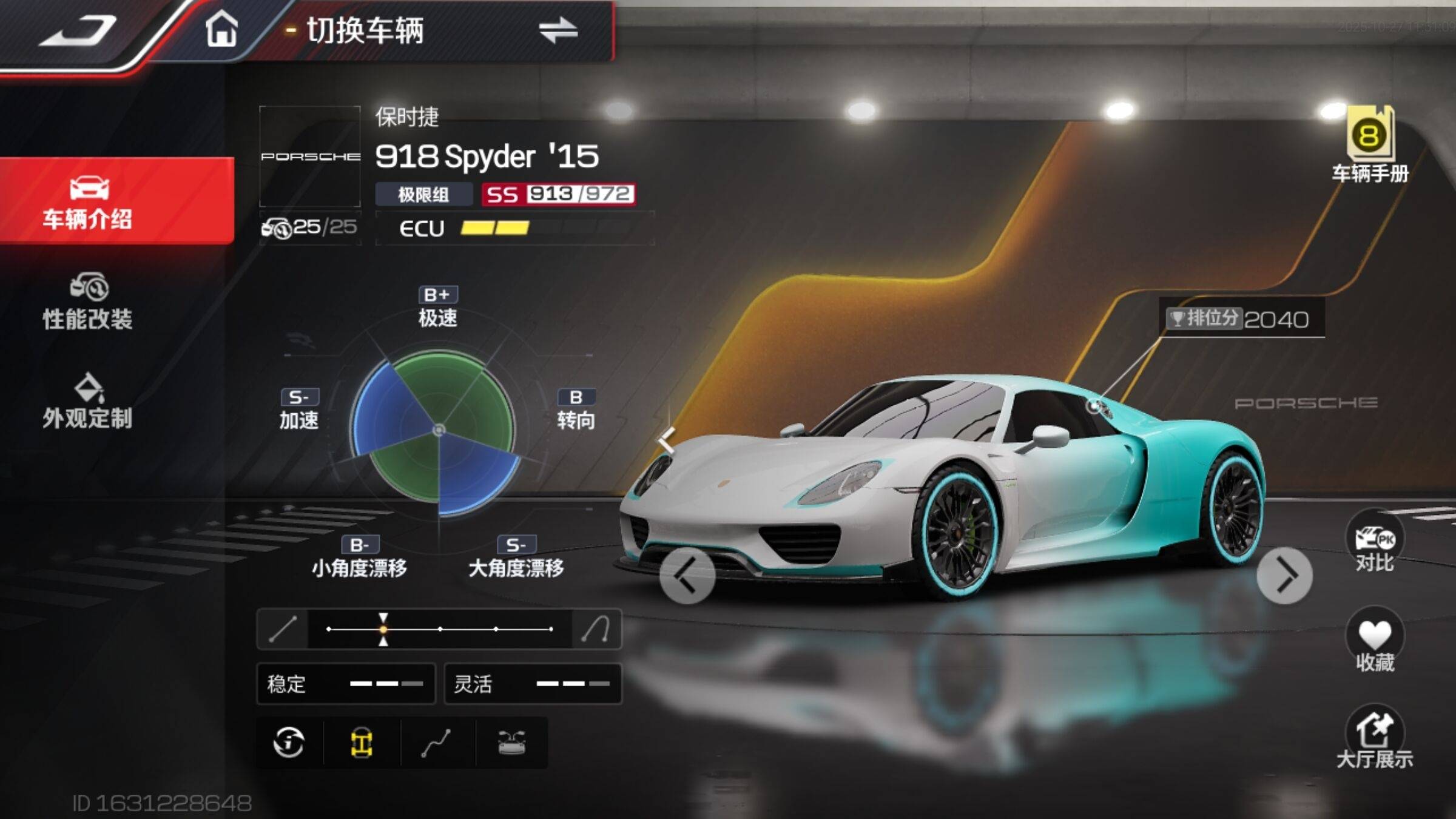Screen dimensions: 1456x819
Task: Click the open-door car icon
Action: (511, 743)
